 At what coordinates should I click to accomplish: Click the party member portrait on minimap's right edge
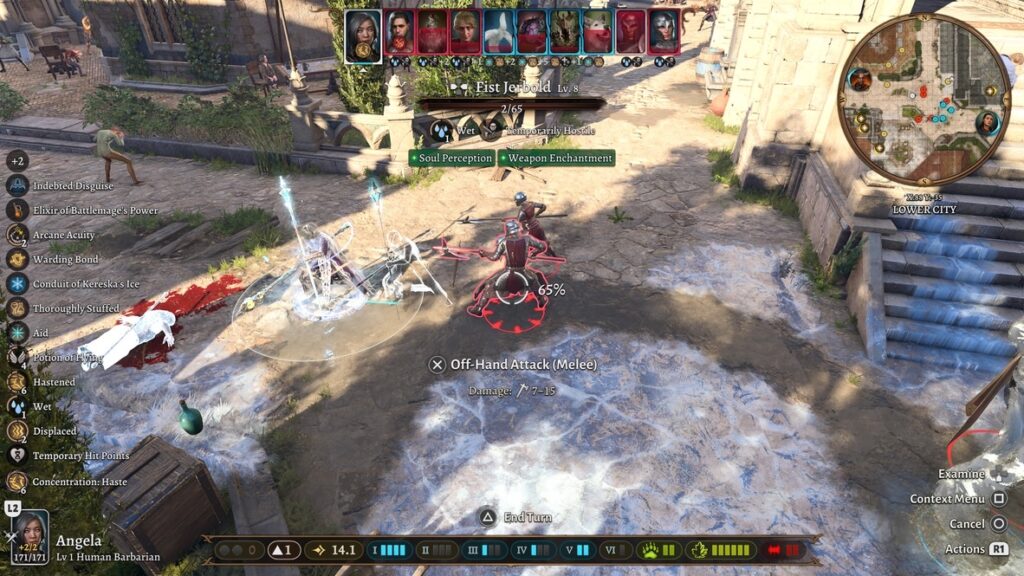click(988, 123)
